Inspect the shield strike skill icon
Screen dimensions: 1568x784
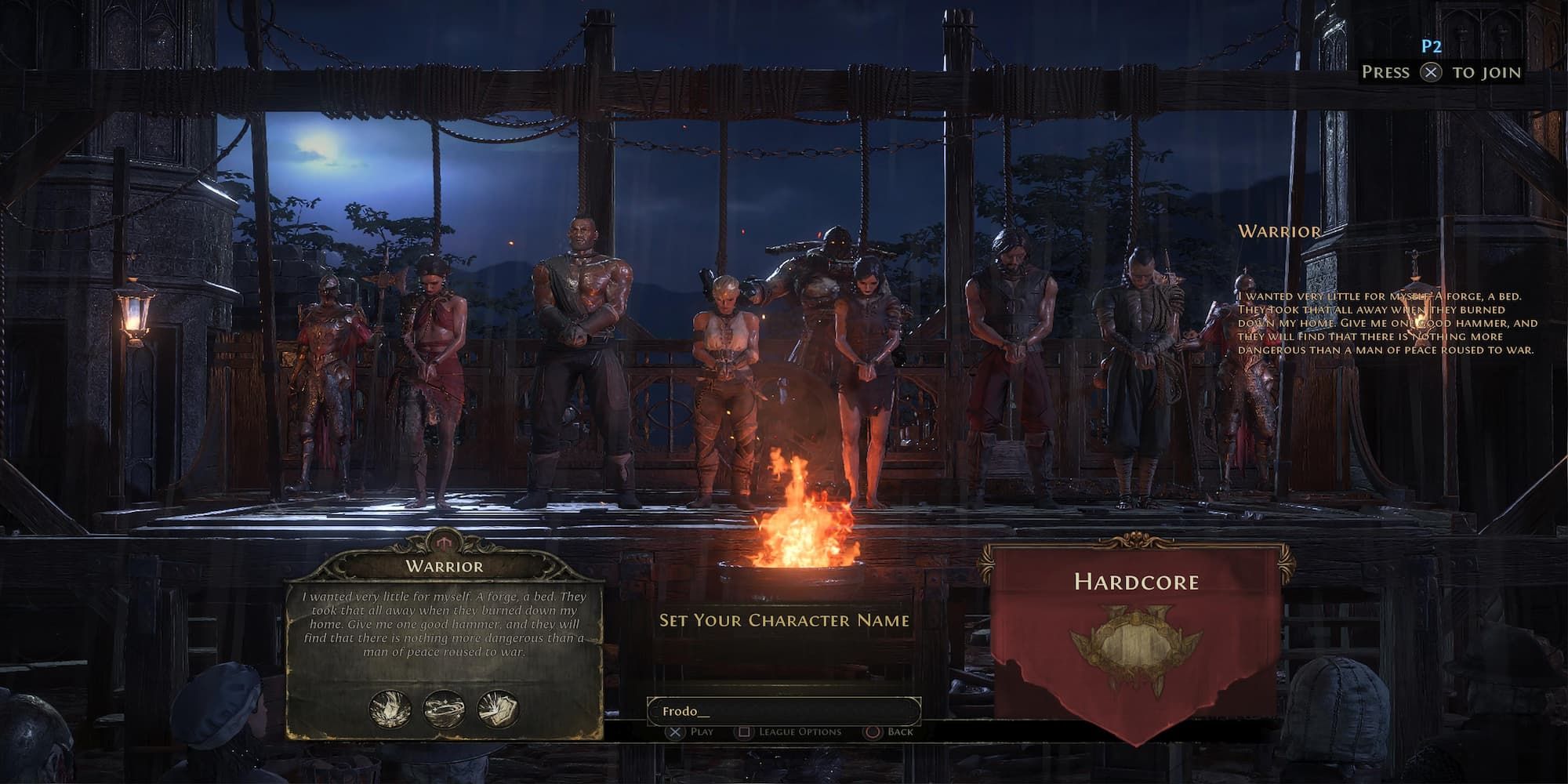[498, 709]
